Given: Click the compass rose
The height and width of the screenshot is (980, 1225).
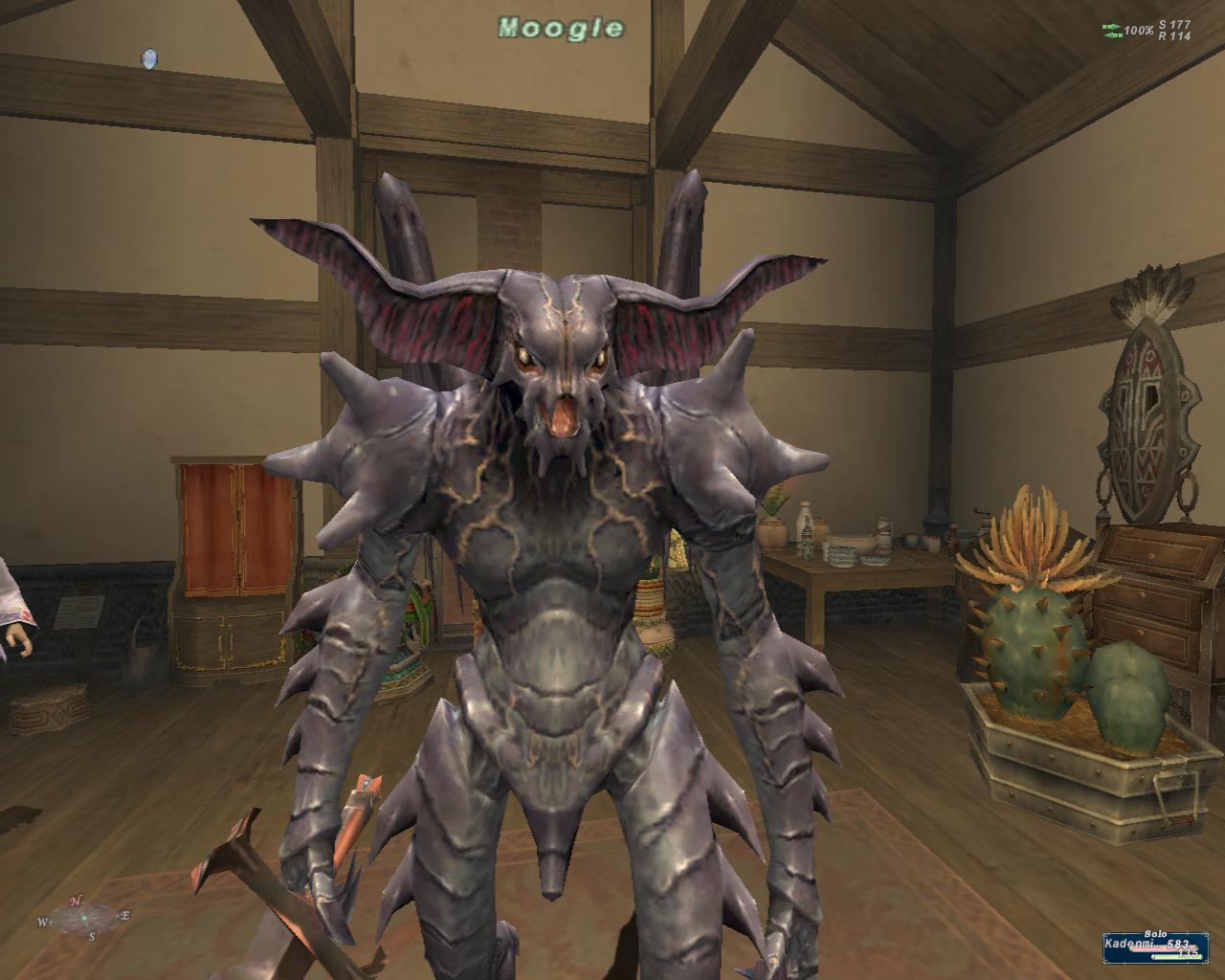Looking at the screenshot, I should 83,916.
